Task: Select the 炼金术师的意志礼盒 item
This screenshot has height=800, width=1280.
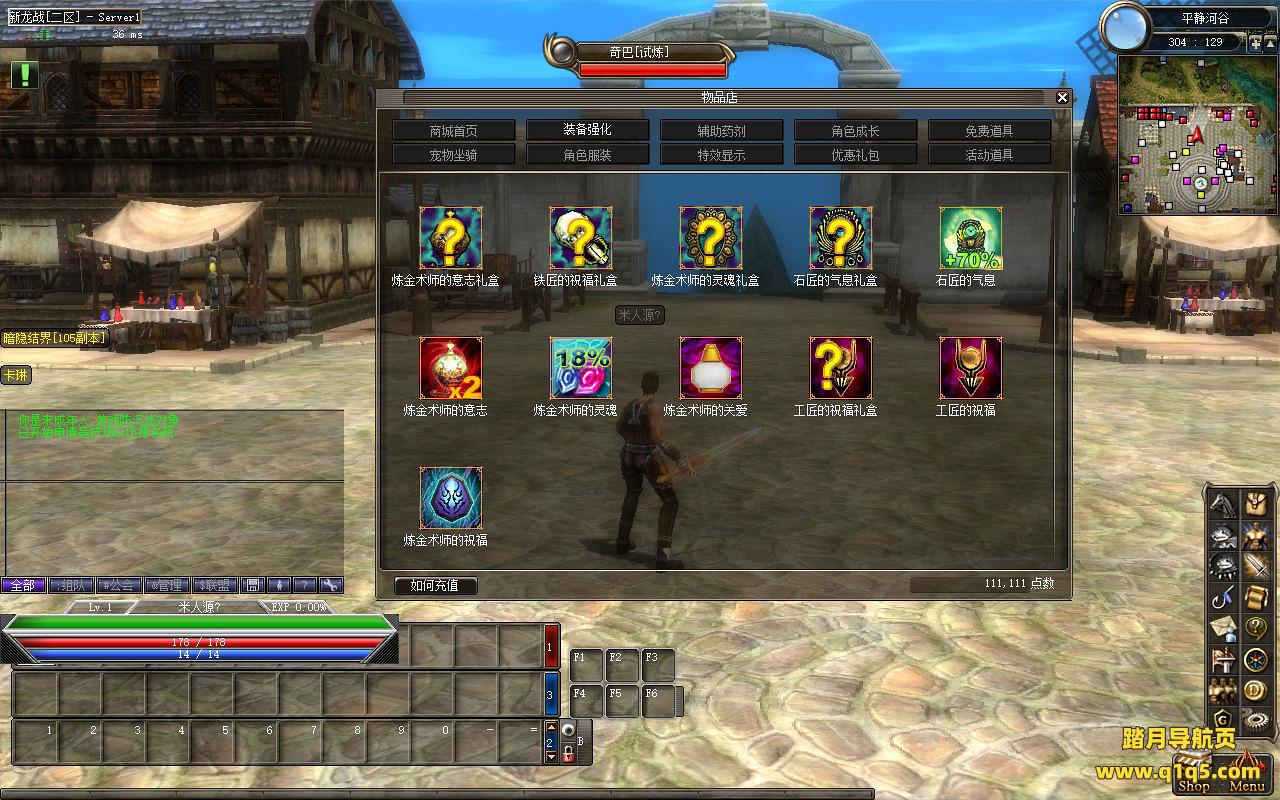Action: tap(450, 238)
